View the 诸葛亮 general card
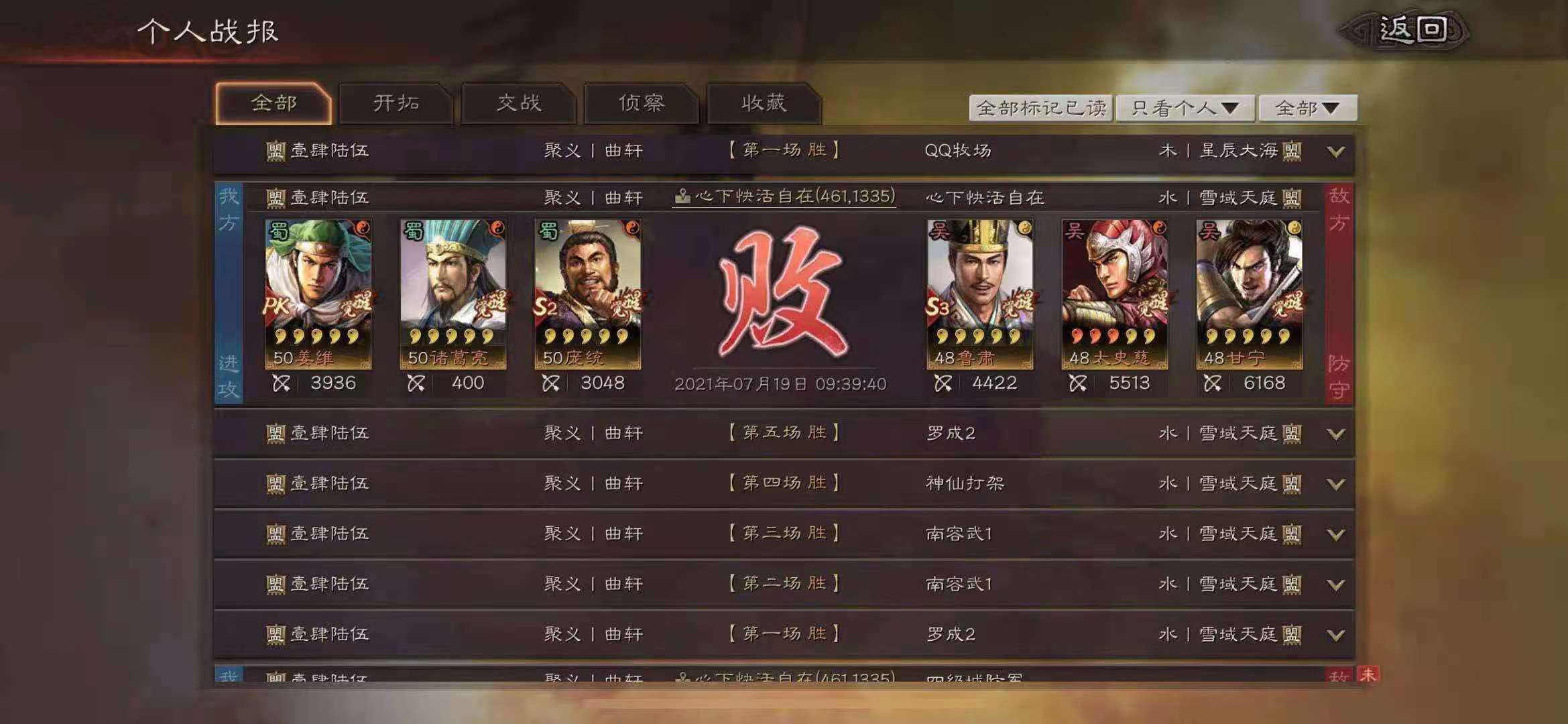 coord(453,294)
